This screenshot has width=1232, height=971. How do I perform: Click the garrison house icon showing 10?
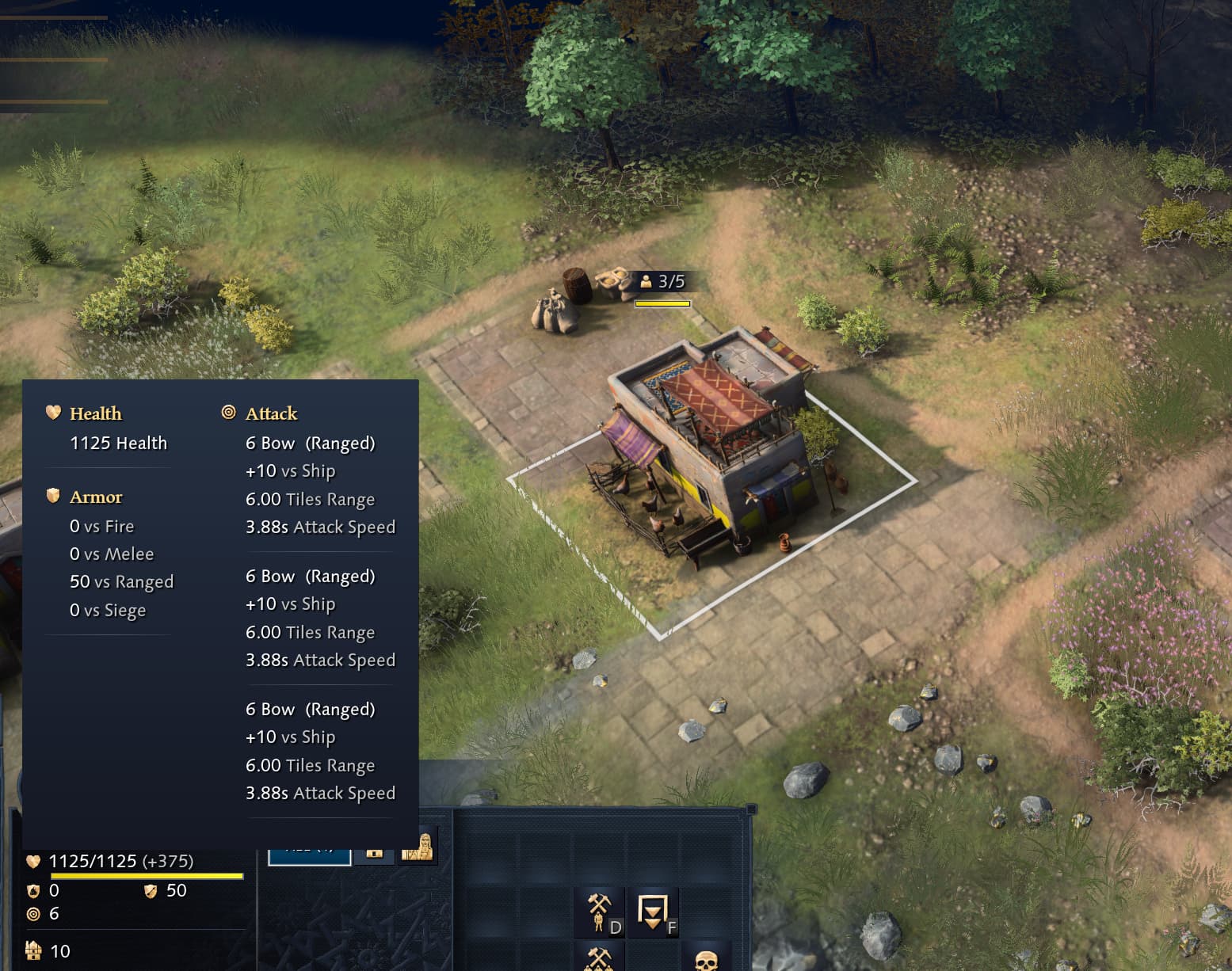[x=32, y=950]
